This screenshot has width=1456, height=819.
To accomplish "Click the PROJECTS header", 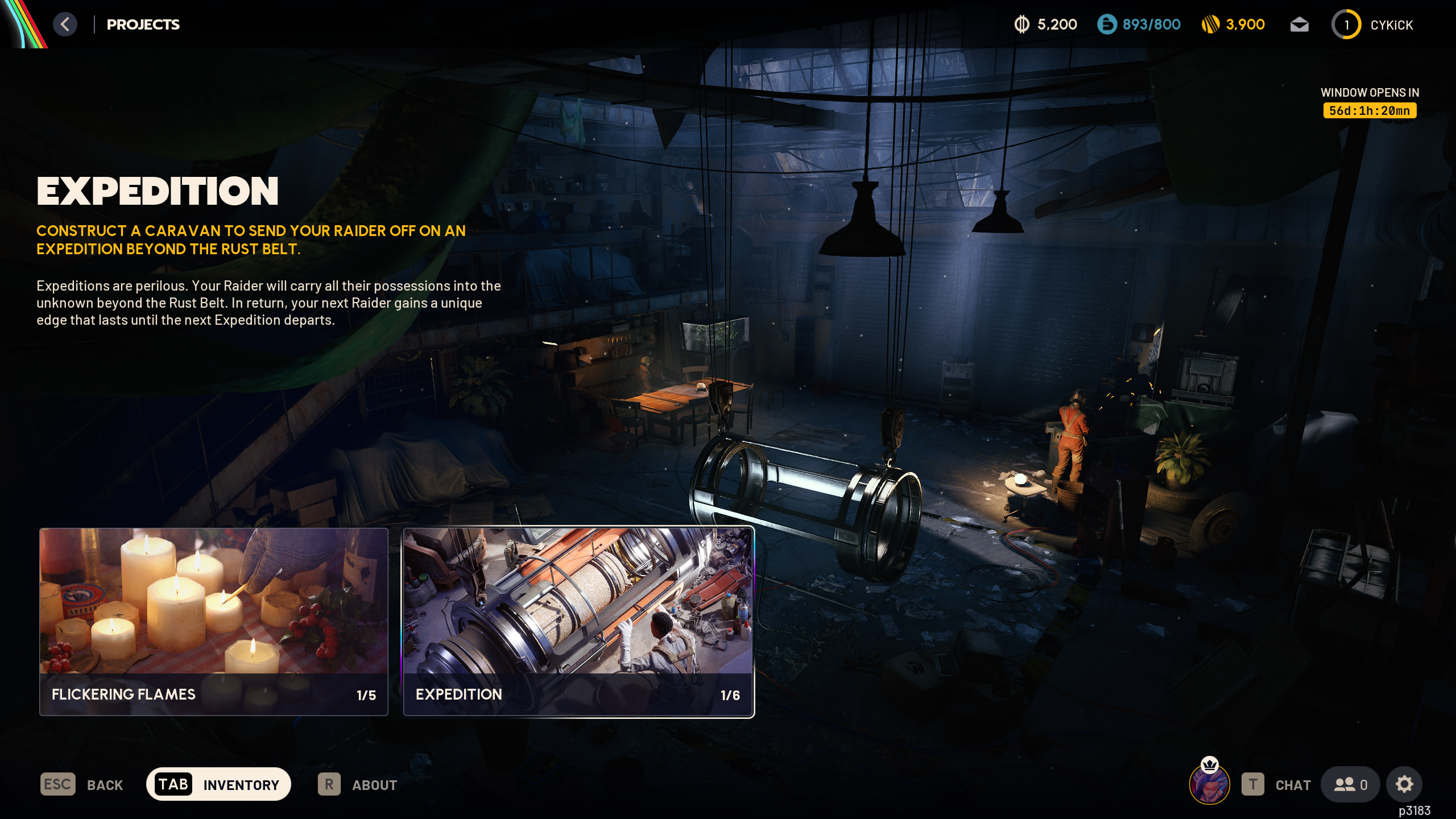I will (143, 24).
